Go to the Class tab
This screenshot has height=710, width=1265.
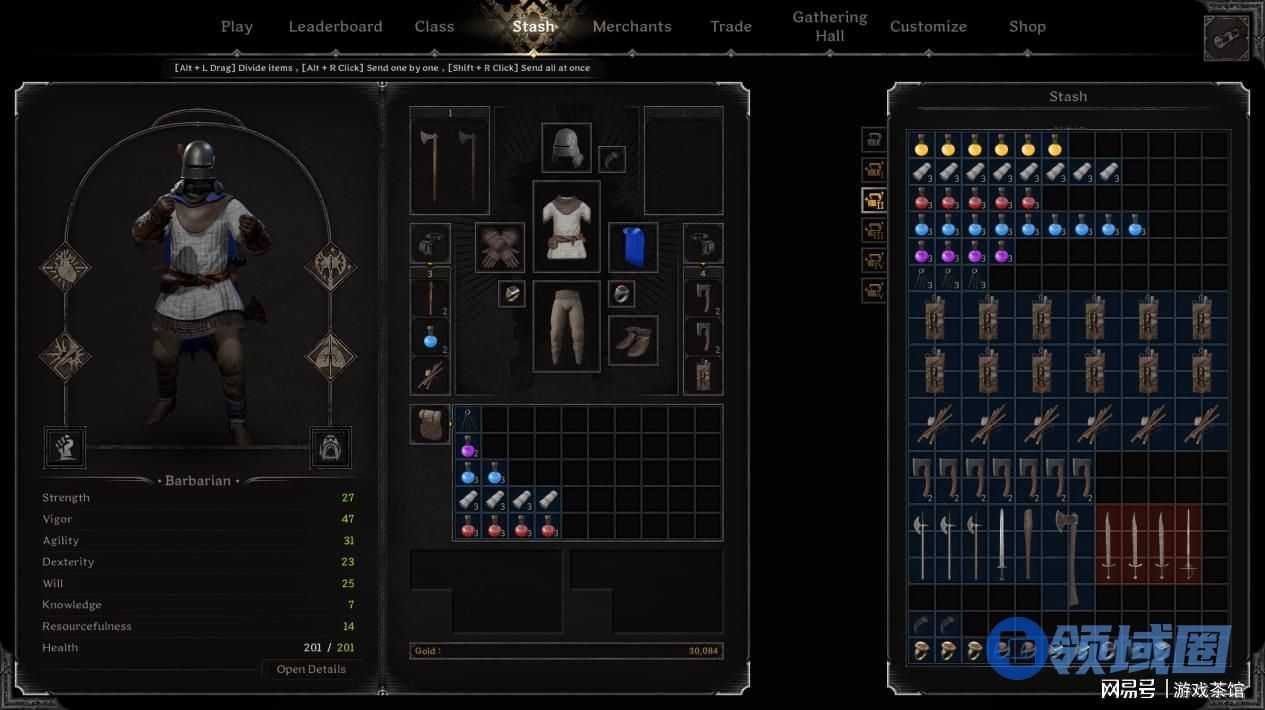(x=434, y=27)
